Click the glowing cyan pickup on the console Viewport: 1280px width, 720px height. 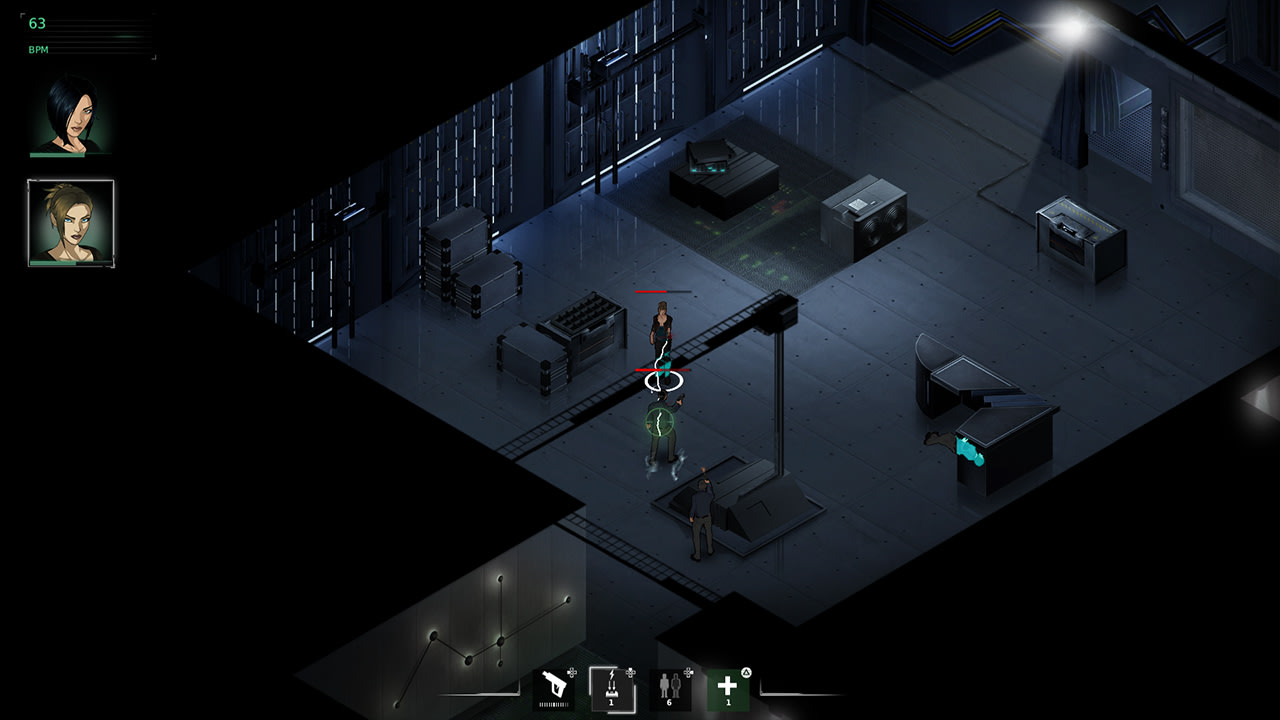[968, 448]
